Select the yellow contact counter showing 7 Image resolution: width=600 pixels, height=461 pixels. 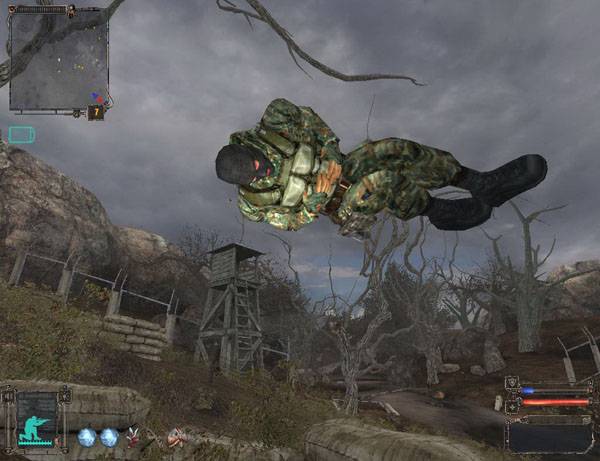click(97, 112)
